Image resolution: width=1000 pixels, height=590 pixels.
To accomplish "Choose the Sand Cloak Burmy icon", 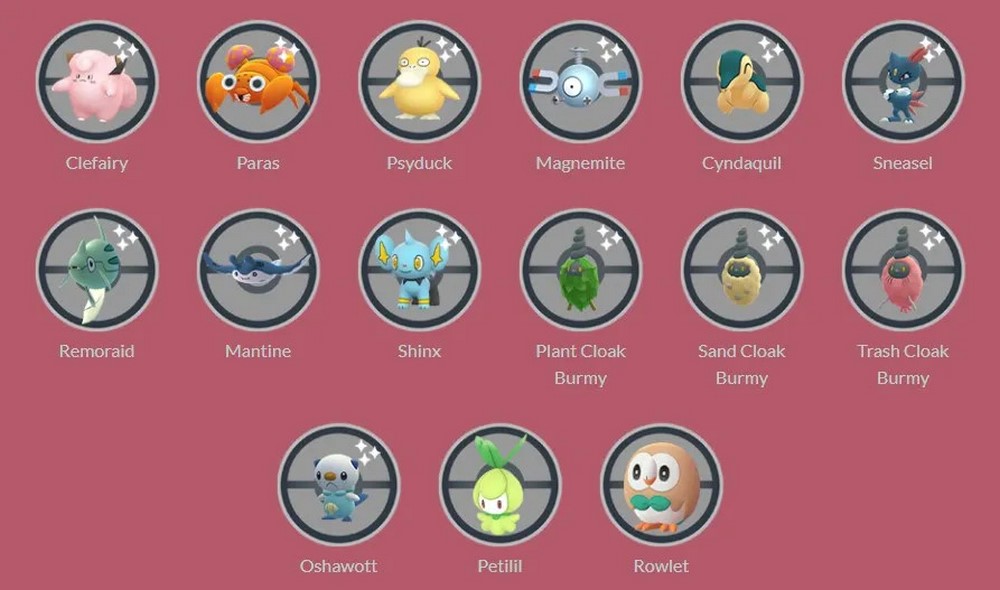I will pos(741,269).
